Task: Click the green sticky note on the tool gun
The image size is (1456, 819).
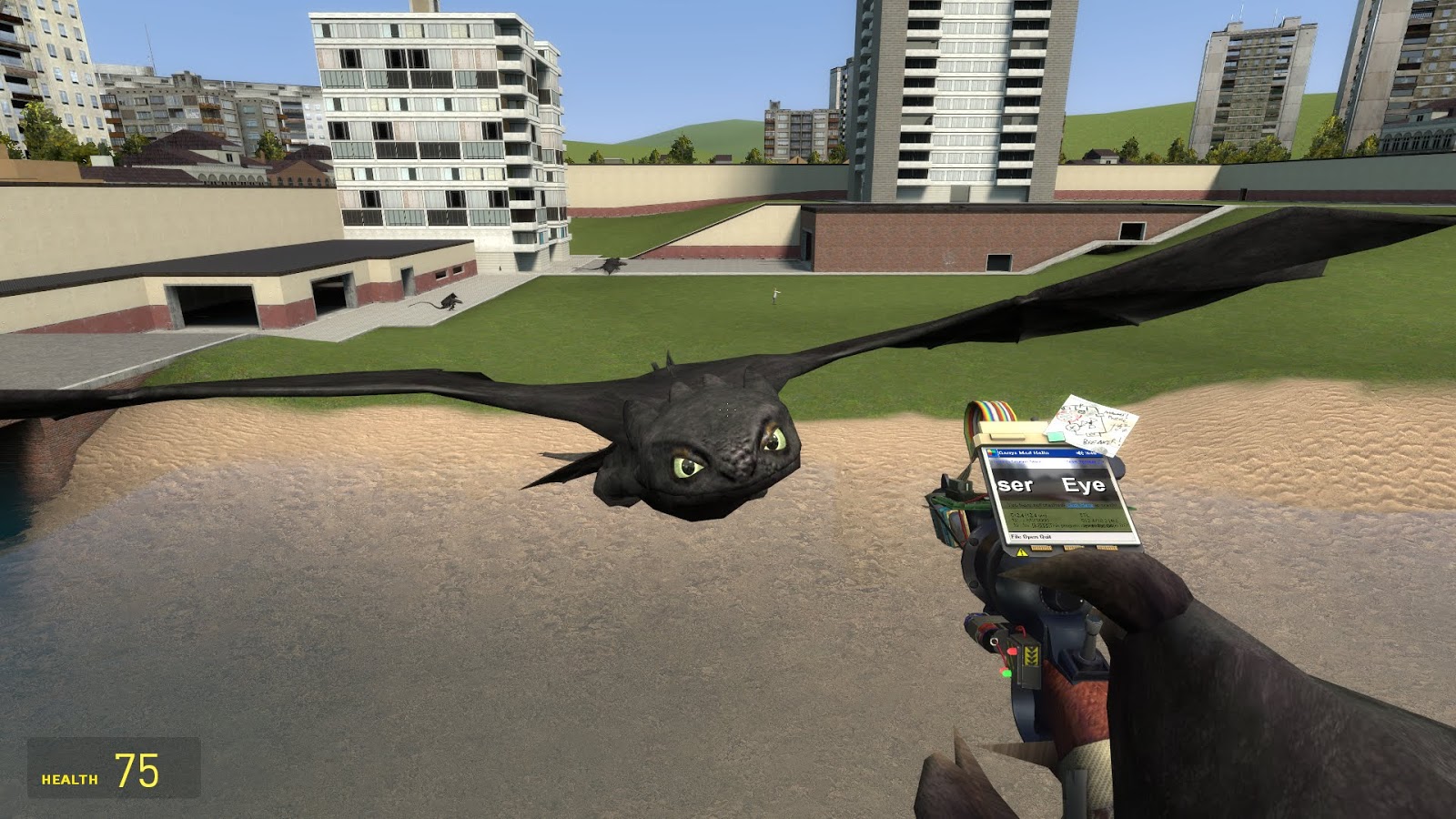Action: pyautogui.click(x=1055, y=436)
